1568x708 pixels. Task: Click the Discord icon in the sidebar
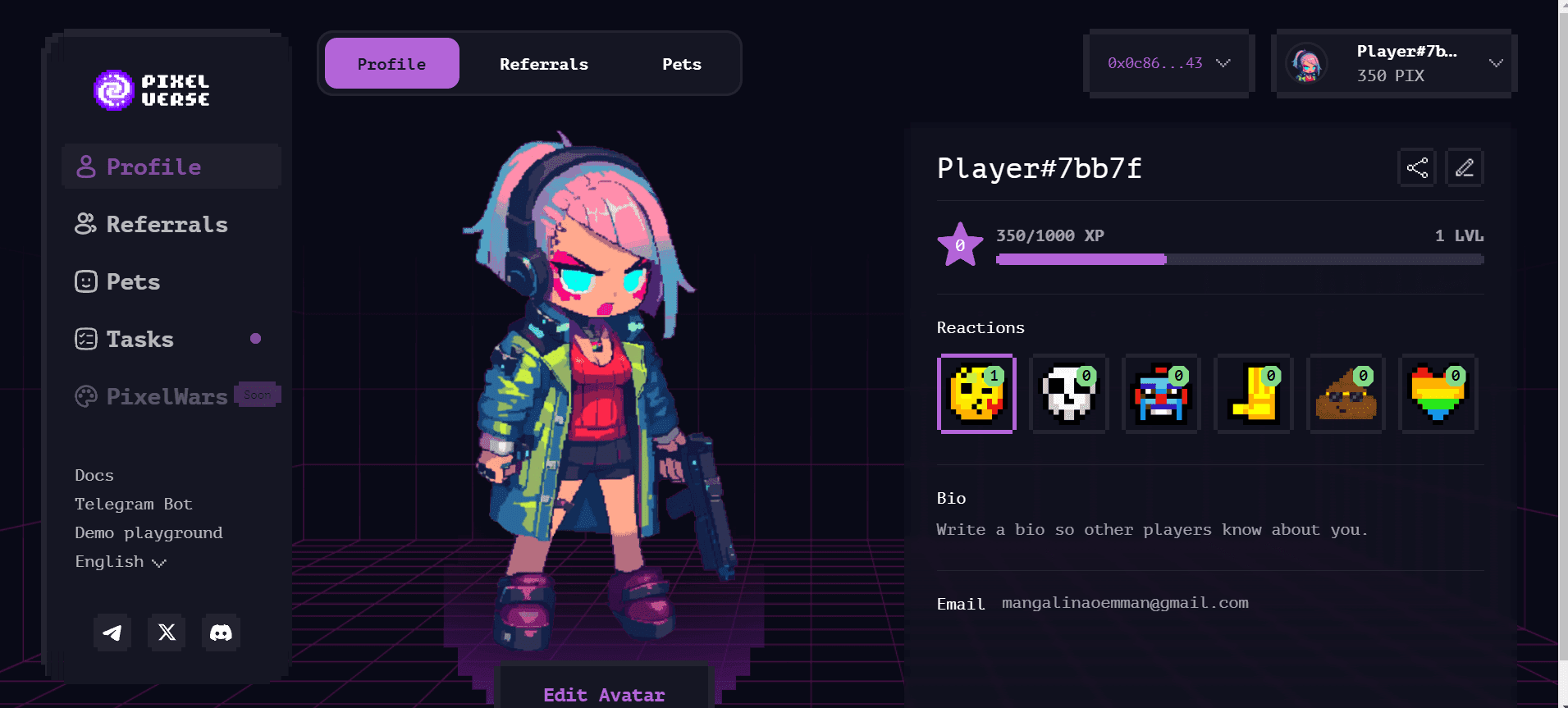click(222, 633)
